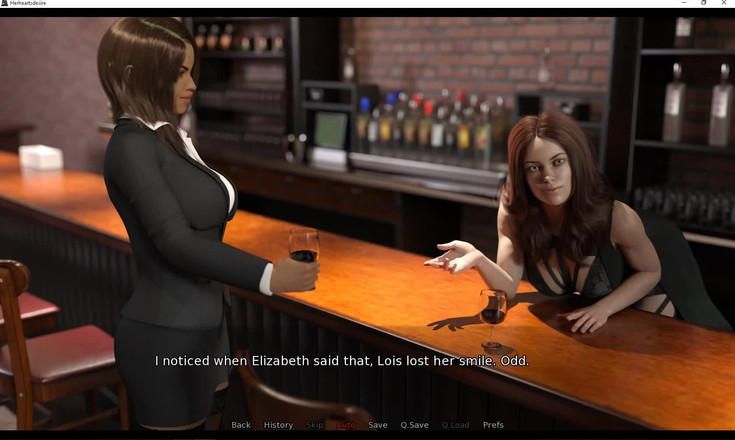
Task: Quick save with Q.Save
Action: point(414,425)
